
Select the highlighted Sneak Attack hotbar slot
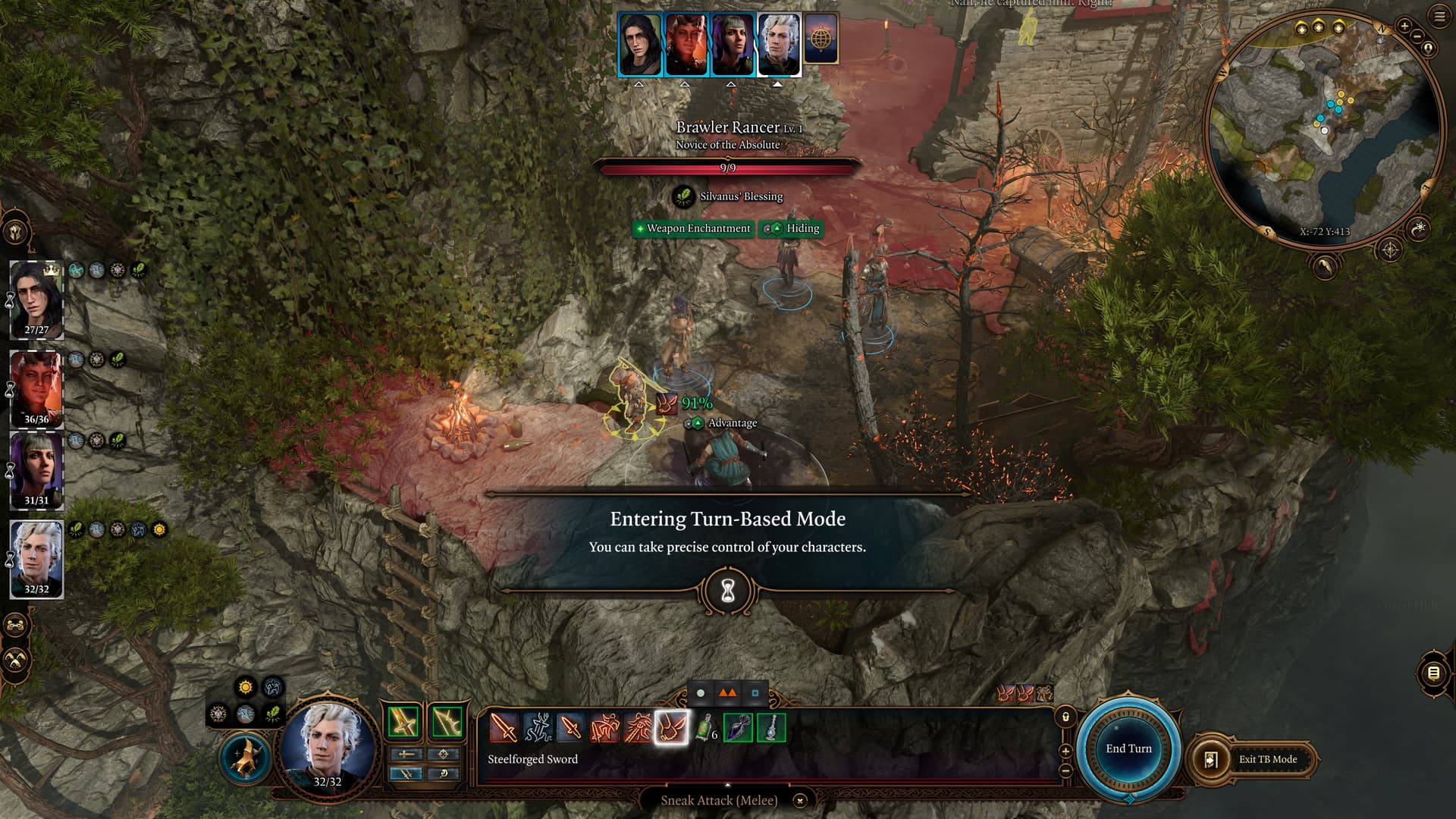(672, 728)
